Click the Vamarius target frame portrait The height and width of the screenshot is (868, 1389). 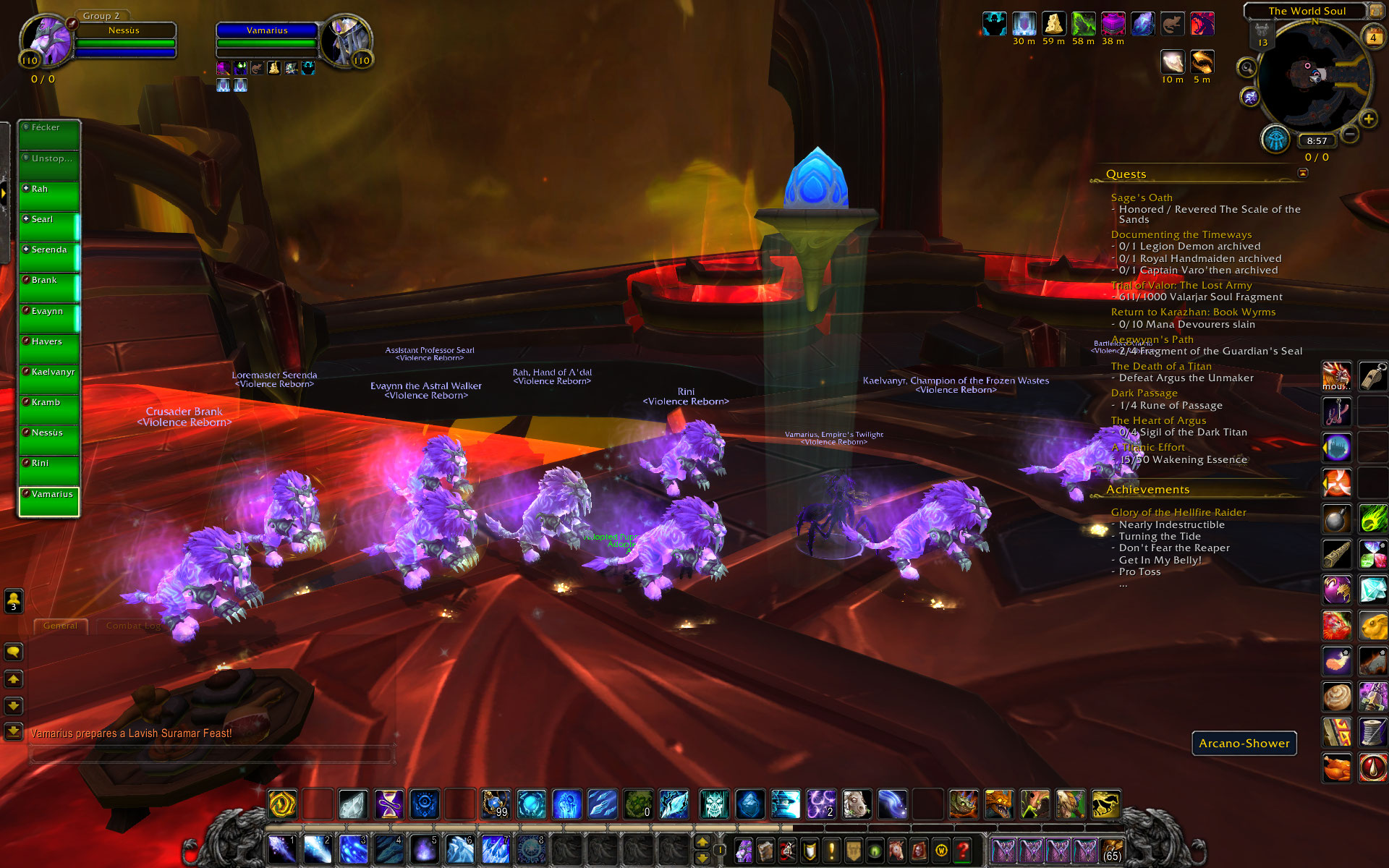point(345,40)
